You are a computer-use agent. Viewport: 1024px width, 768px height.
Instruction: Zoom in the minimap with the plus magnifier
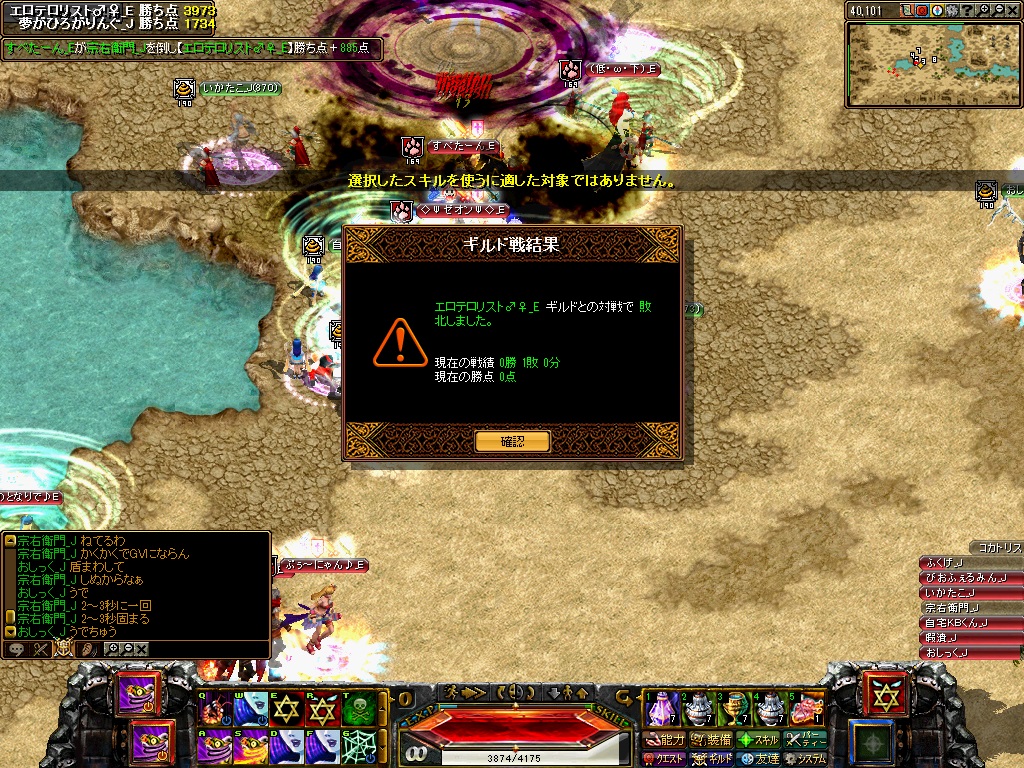click(x=981, y=11)
